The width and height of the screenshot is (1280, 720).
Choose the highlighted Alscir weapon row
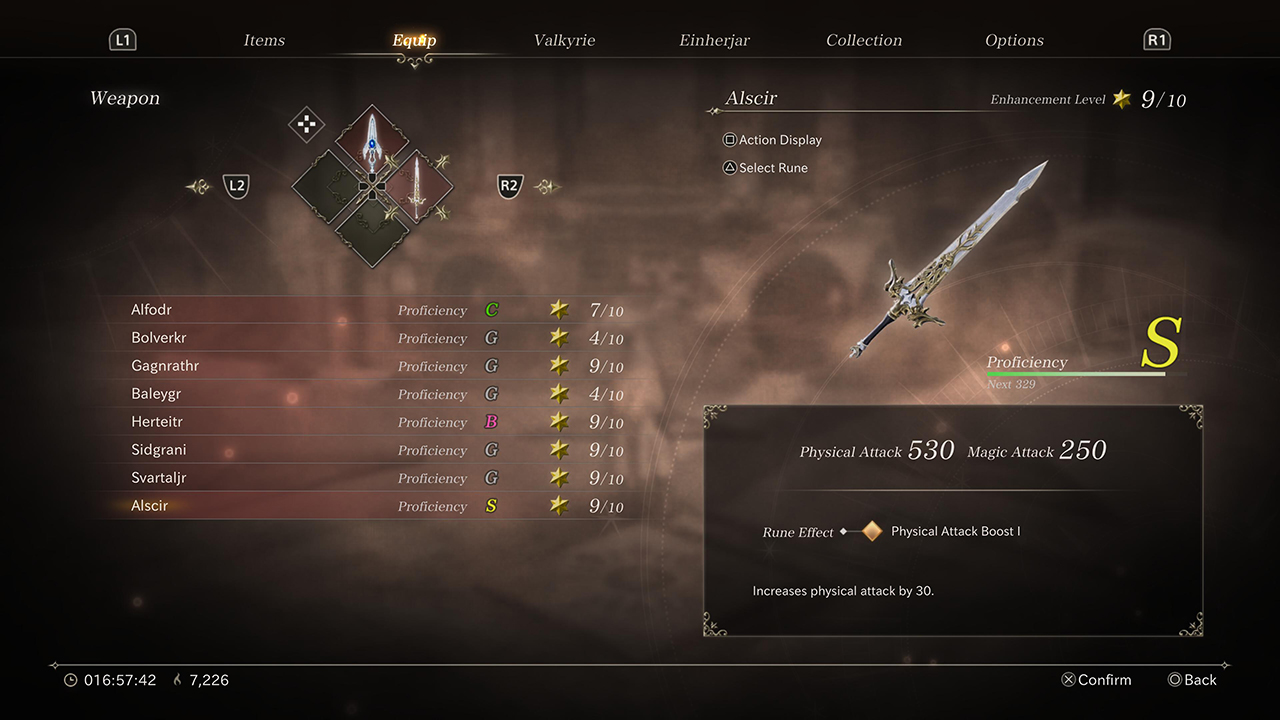[x=370, y=506]
